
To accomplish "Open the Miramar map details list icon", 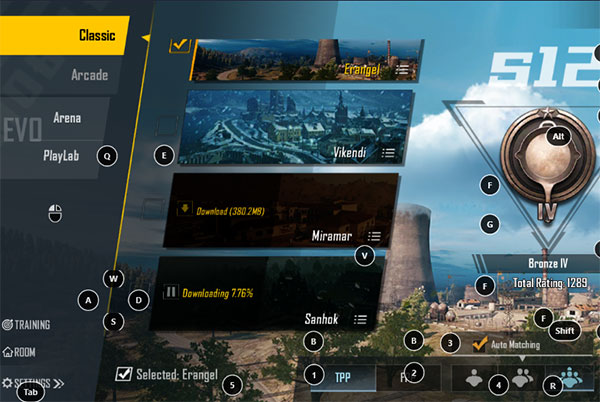I will [375, 236].
